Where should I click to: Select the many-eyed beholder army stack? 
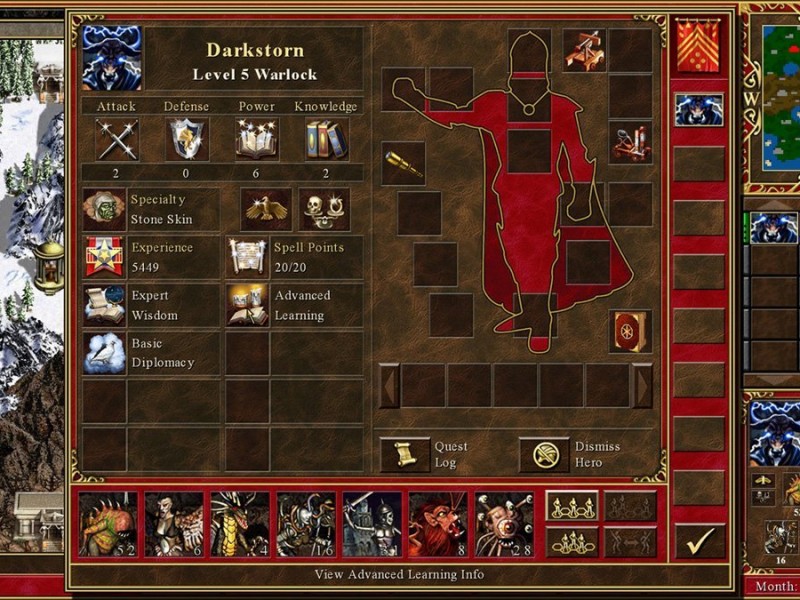504,524
